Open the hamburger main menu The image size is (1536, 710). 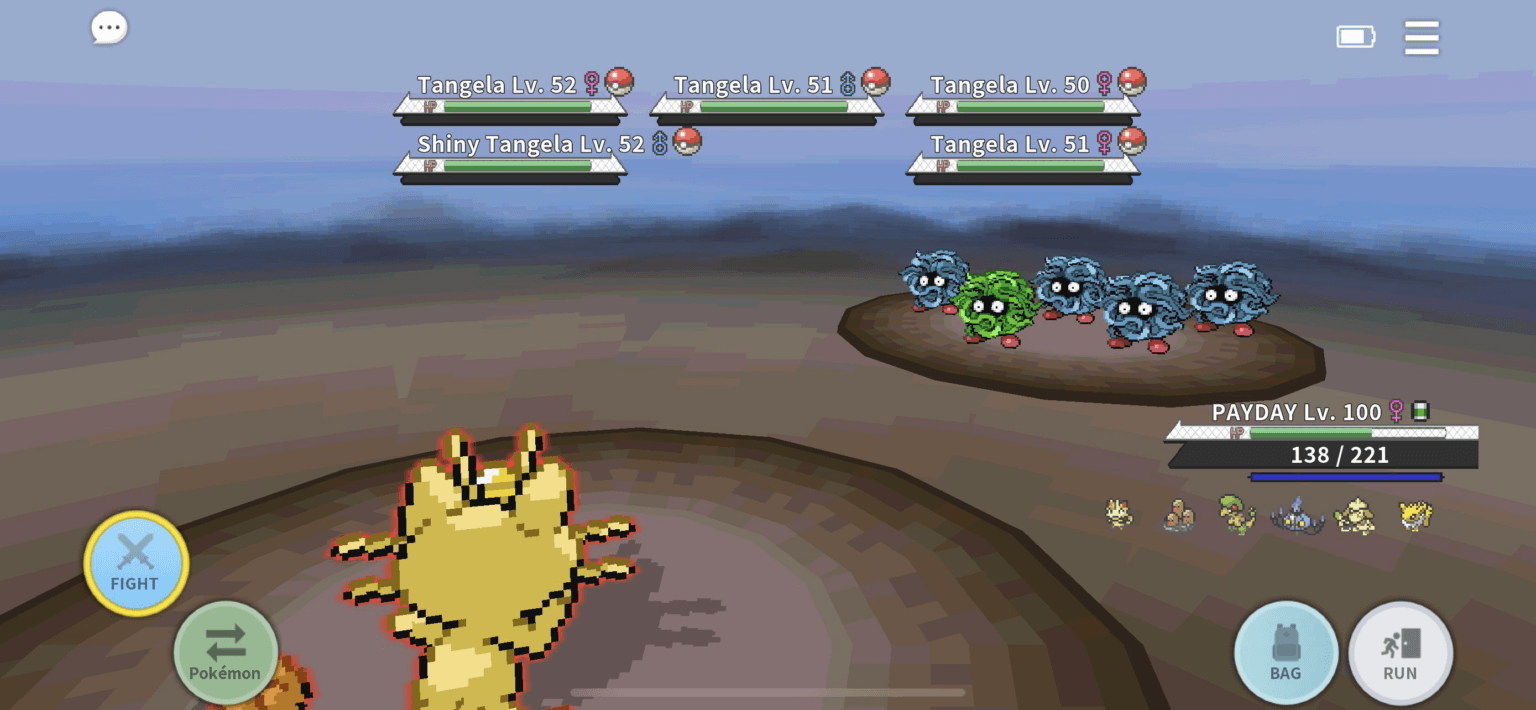(1421, 38)
